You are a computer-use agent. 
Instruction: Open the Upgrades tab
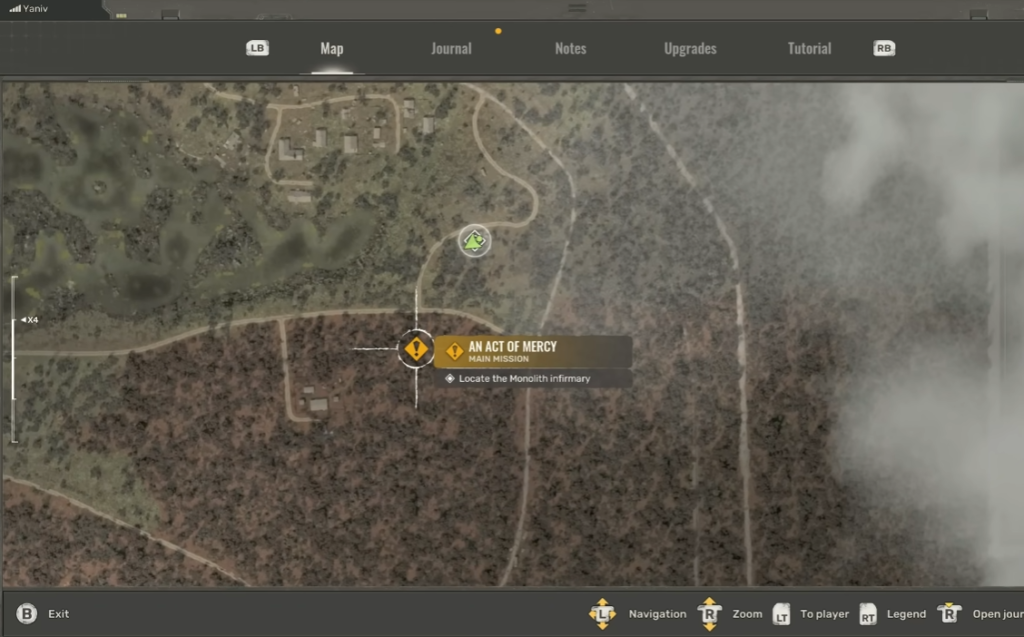pos(690,49)
